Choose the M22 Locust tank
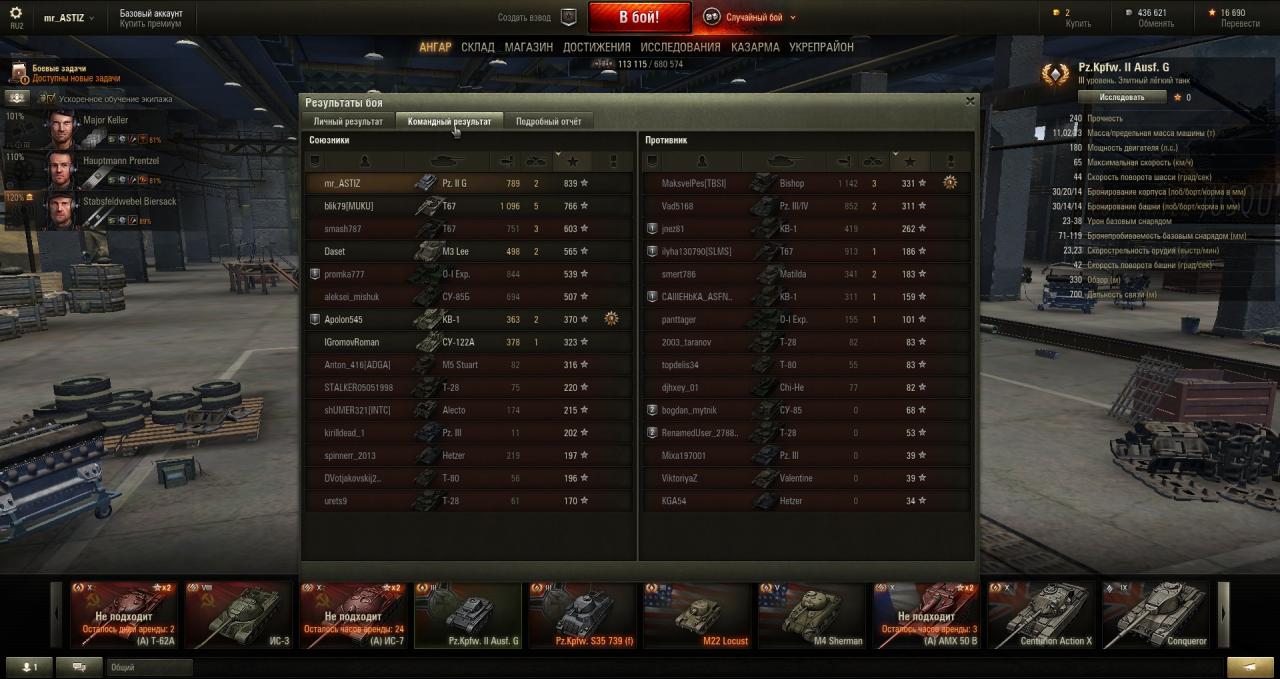 (697, 615)
